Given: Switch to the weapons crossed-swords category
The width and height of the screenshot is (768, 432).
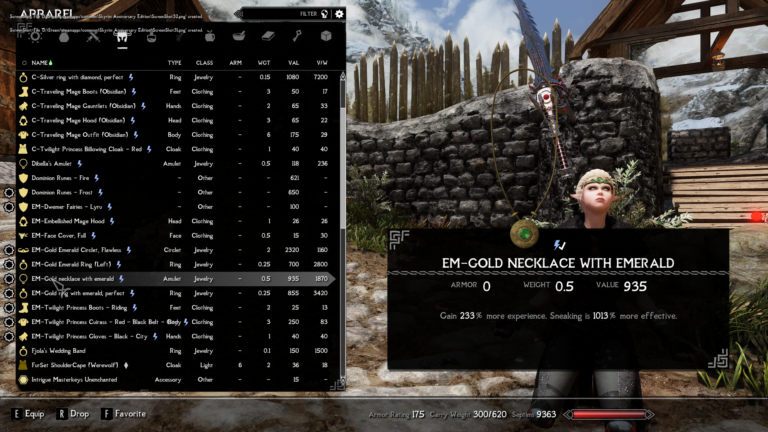Looking at the screenshot, I should (93, 37).
